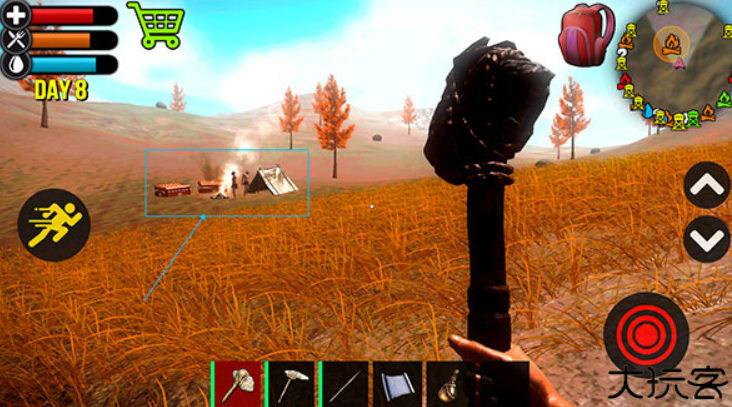Tap the down arrow button
The image size is (732, 407).
(x=706, y=239)
